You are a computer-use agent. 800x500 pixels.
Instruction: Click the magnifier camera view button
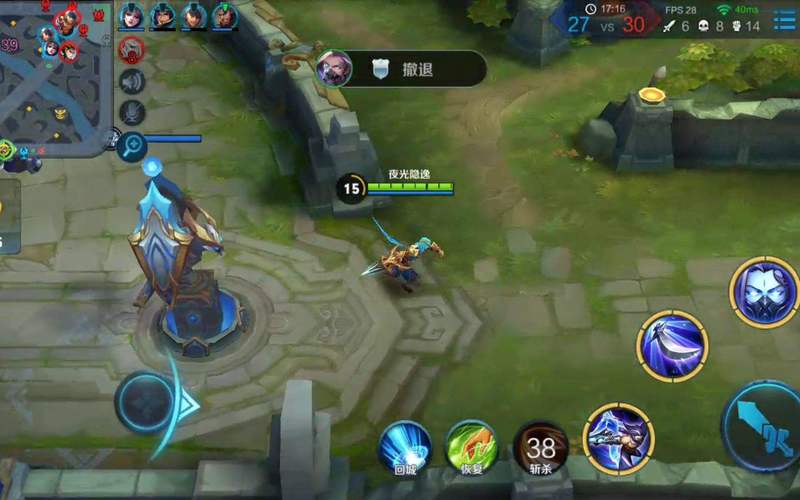(x=131, y=146)
